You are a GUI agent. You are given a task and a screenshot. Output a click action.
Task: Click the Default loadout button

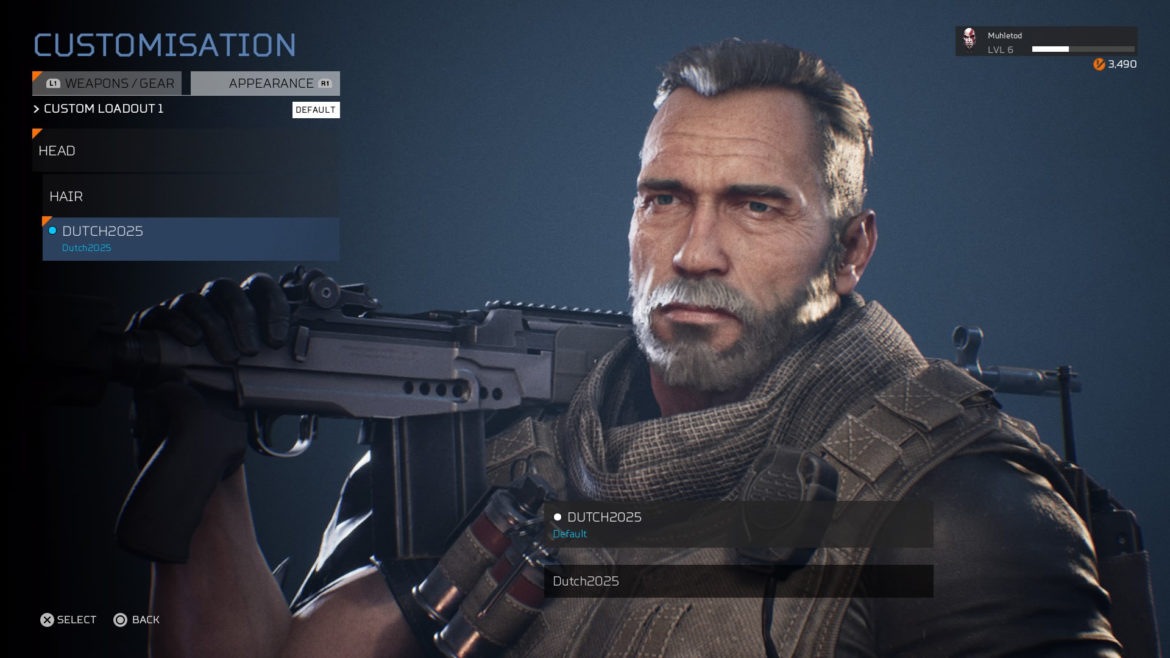click(x=315, y=110)
